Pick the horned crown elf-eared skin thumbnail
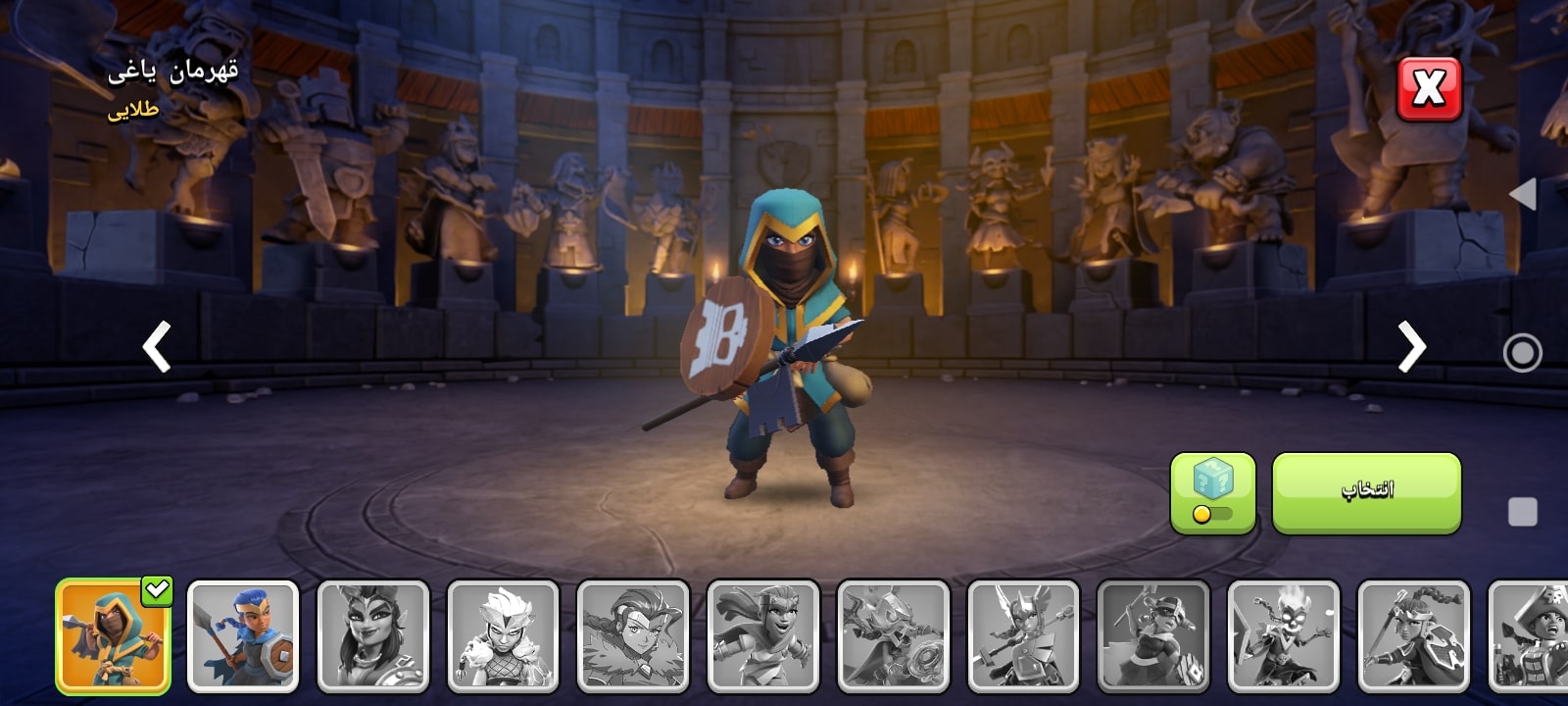1568x706 pixels. [x=373, y=636]
